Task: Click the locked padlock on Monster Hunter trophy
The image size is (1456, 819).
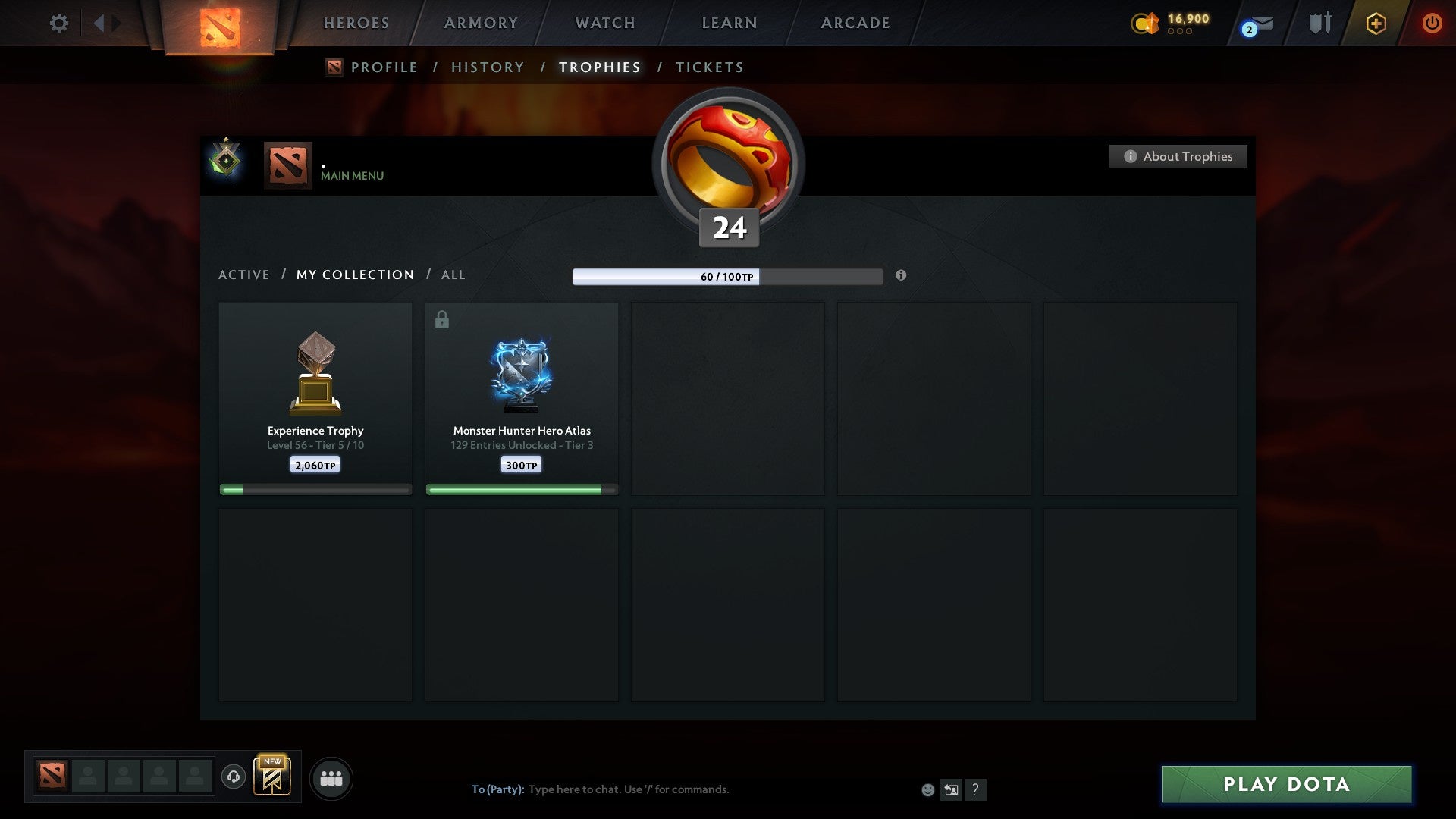Action: [x=441, y=319]
